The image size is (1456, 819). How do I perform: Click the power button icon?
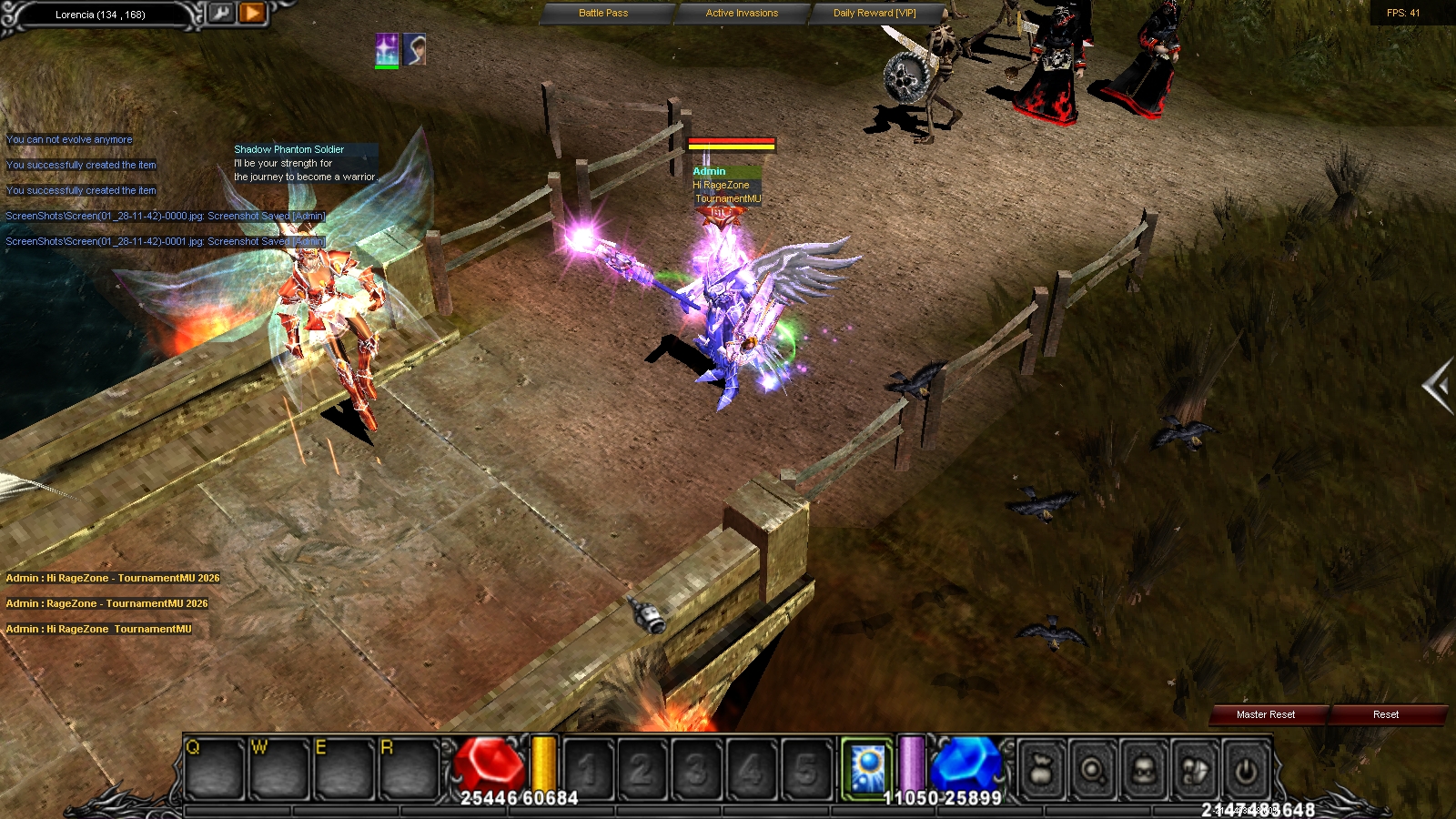point(1245,771)
